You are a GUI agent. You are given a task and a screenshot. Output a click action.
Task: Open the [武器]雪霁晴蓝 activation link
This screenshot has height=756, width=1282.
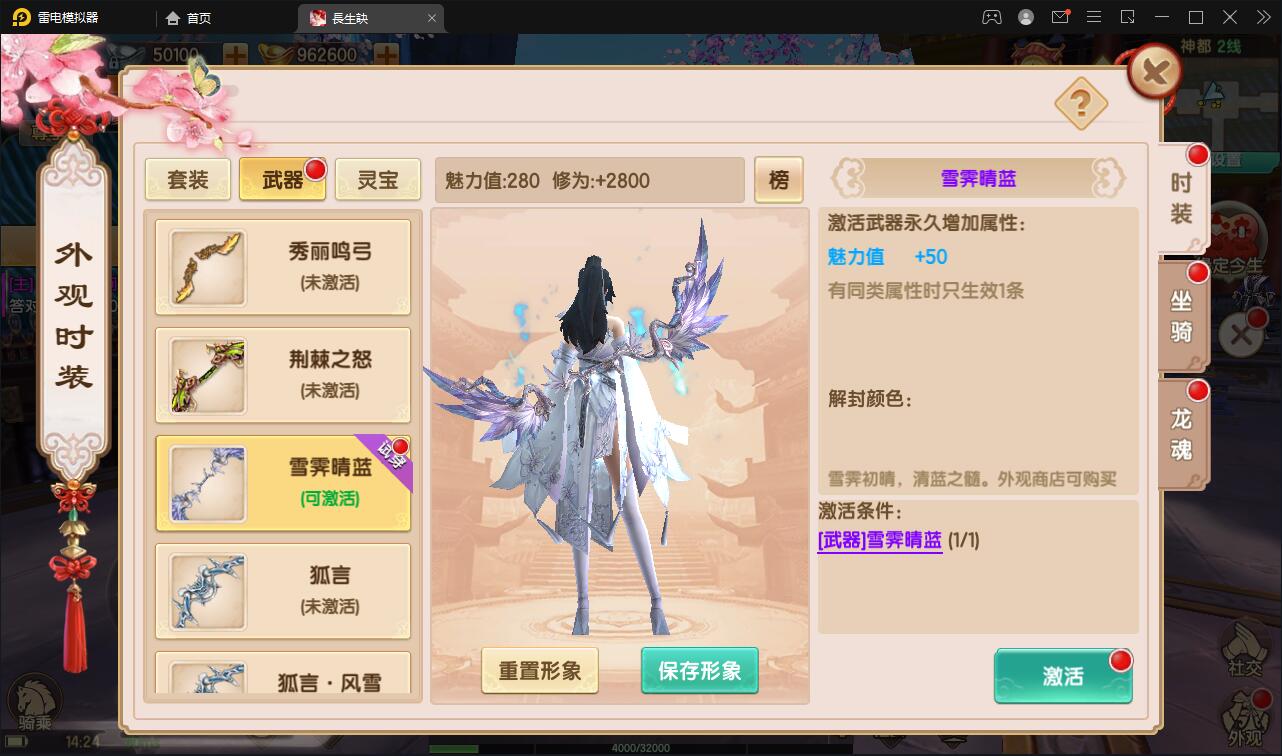[879, 539]
